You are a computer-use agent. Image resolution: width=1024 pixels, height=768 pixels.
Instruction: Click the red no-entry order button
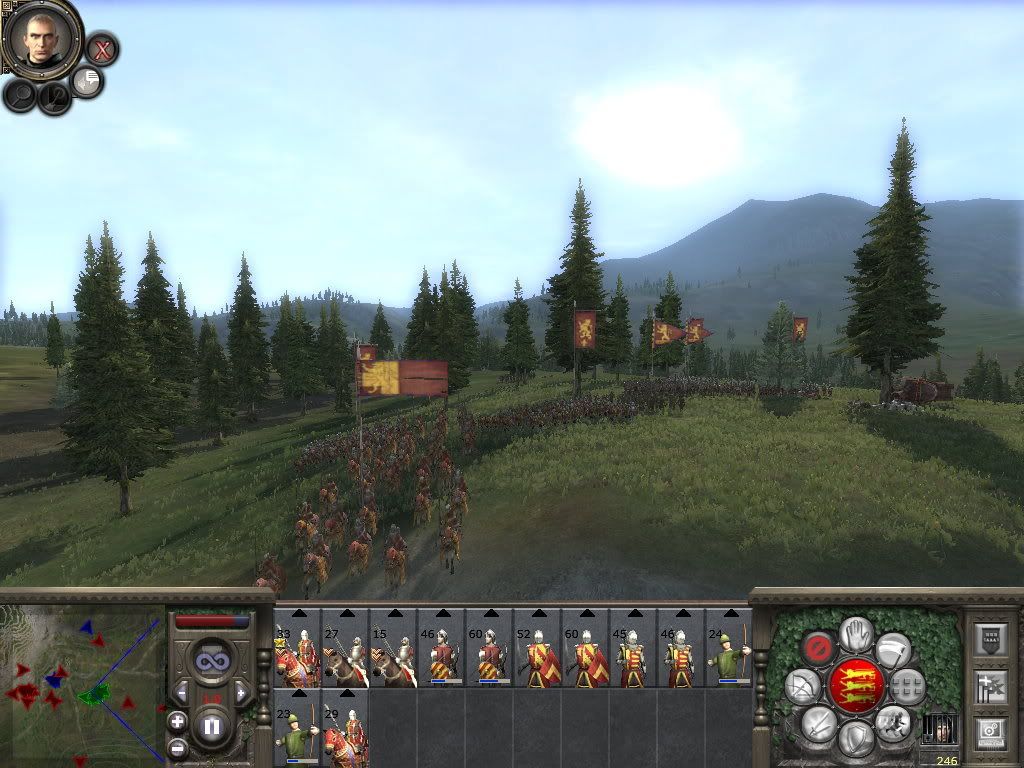point(819,648)
